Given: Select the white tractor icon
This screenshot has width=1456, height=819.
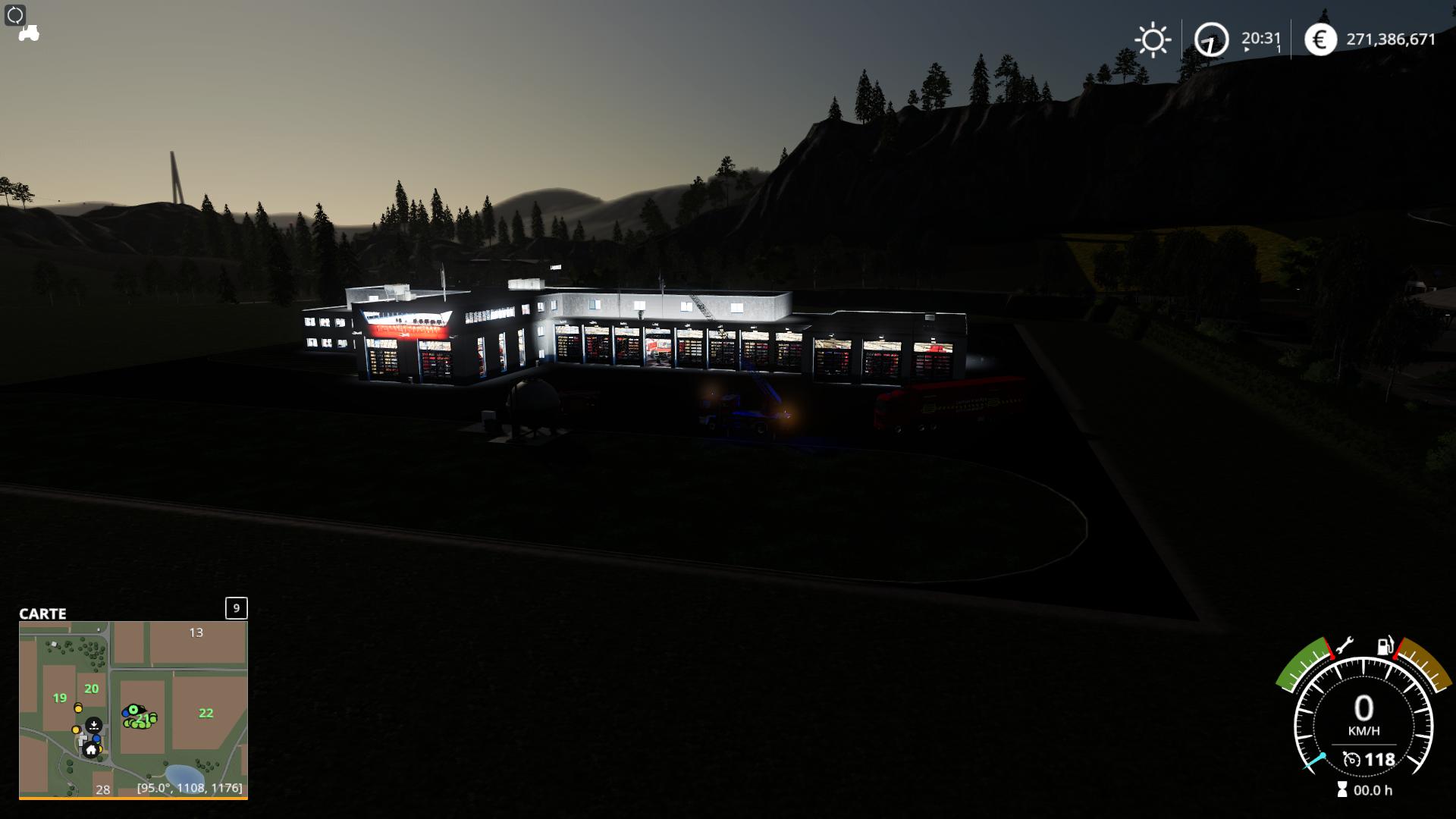Looking at the screenshot, I should tap(29, 34).
